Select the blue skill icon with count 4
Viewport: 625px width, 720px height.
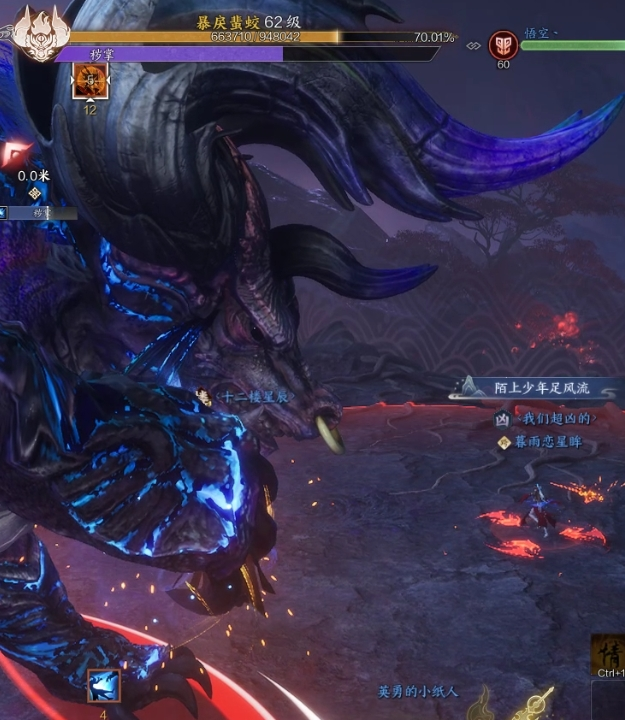104,686
